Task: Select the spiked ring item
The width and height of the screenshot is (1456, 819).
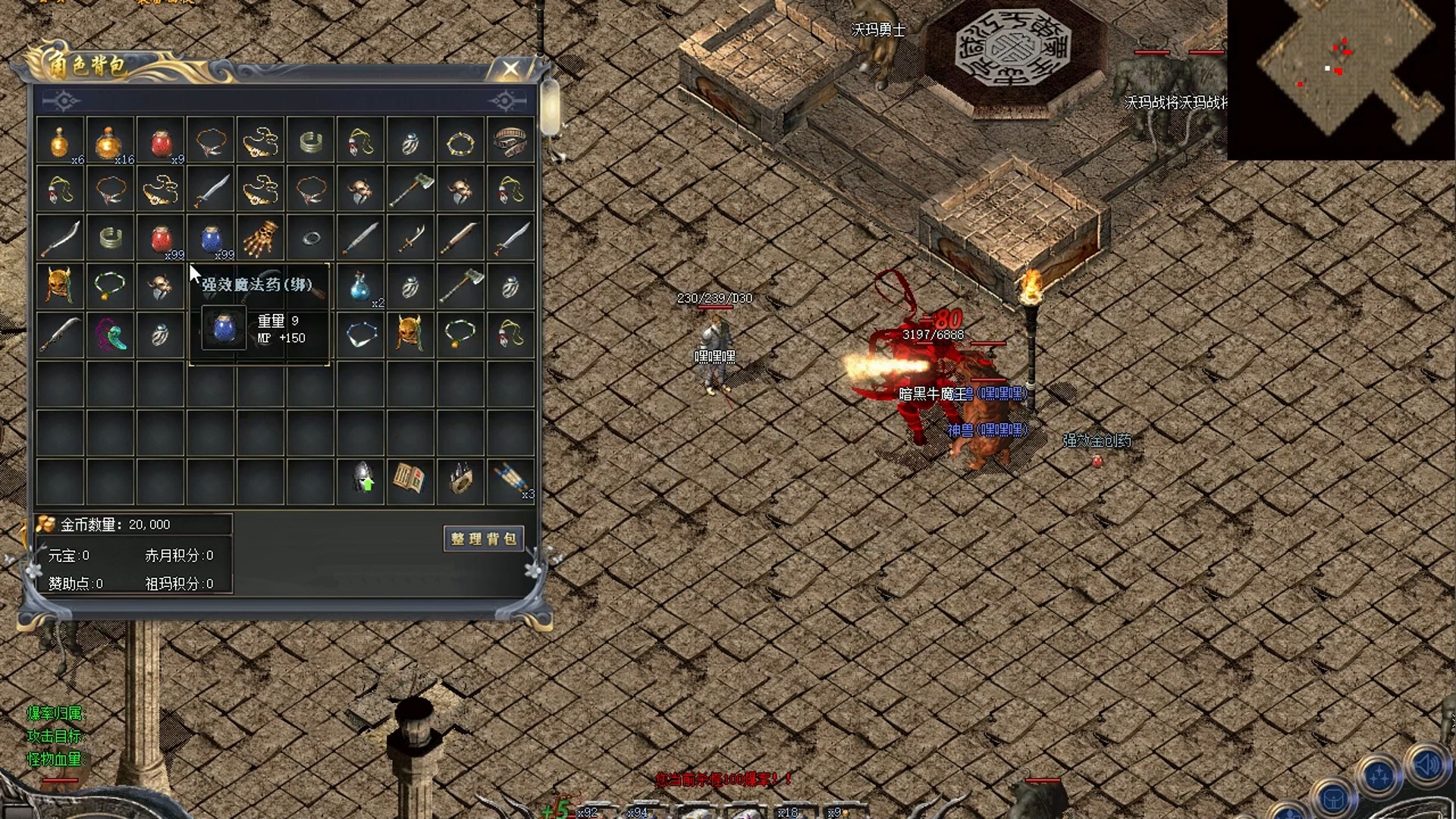Action: tap(461, 479)
